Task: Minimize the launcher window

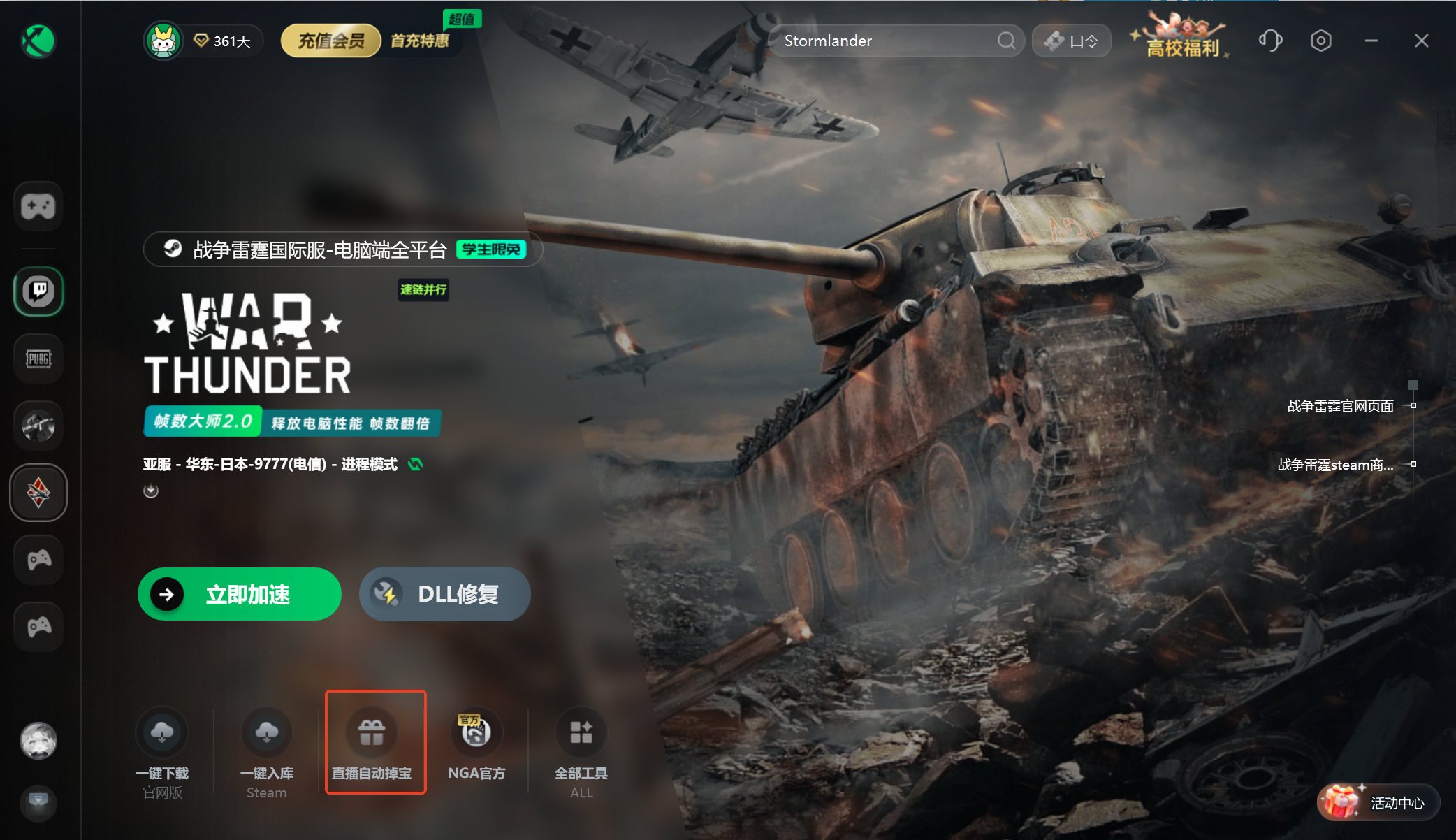Action: click(1371, 41)
